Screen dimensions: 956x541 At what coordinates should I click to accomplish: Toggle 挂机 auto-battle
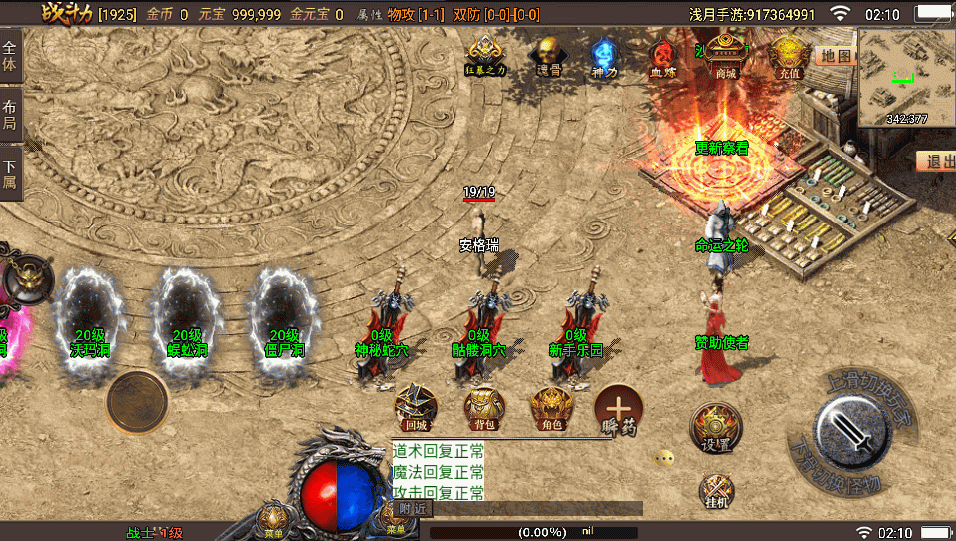click(x=716, y=492)
